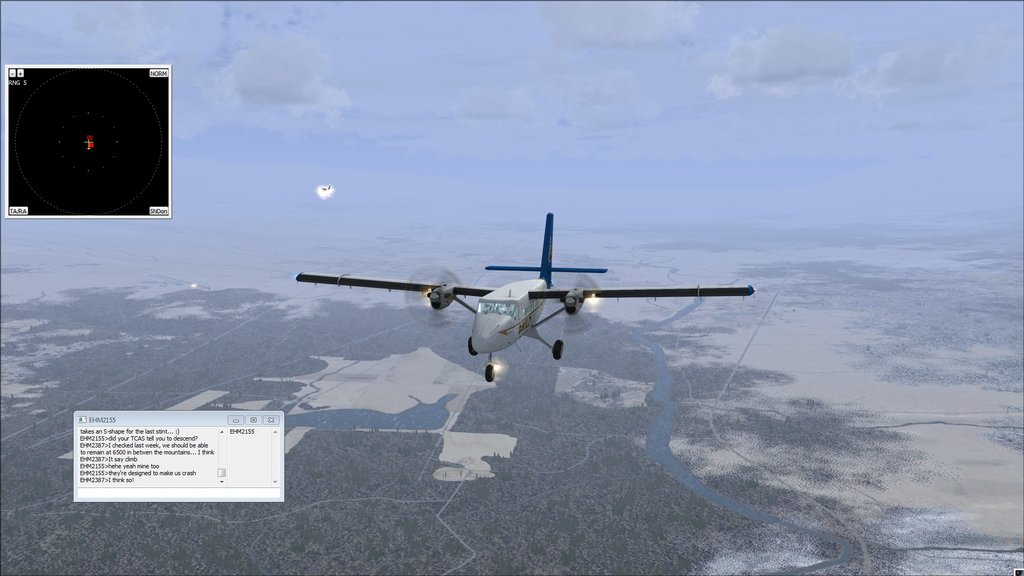Click the chat log scrollbar up arrow
This screenshot has height=576, width=1024.
222,432
